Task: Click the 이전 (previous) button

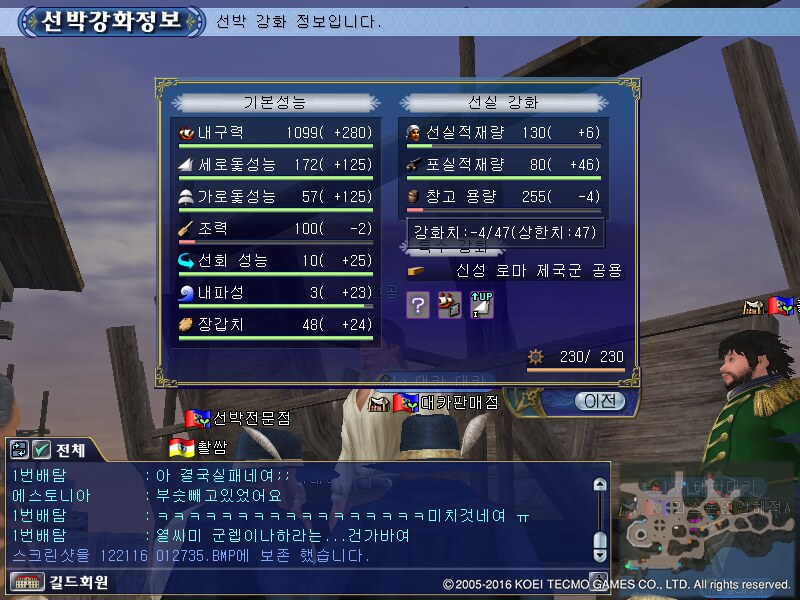Action: point(600,401)
